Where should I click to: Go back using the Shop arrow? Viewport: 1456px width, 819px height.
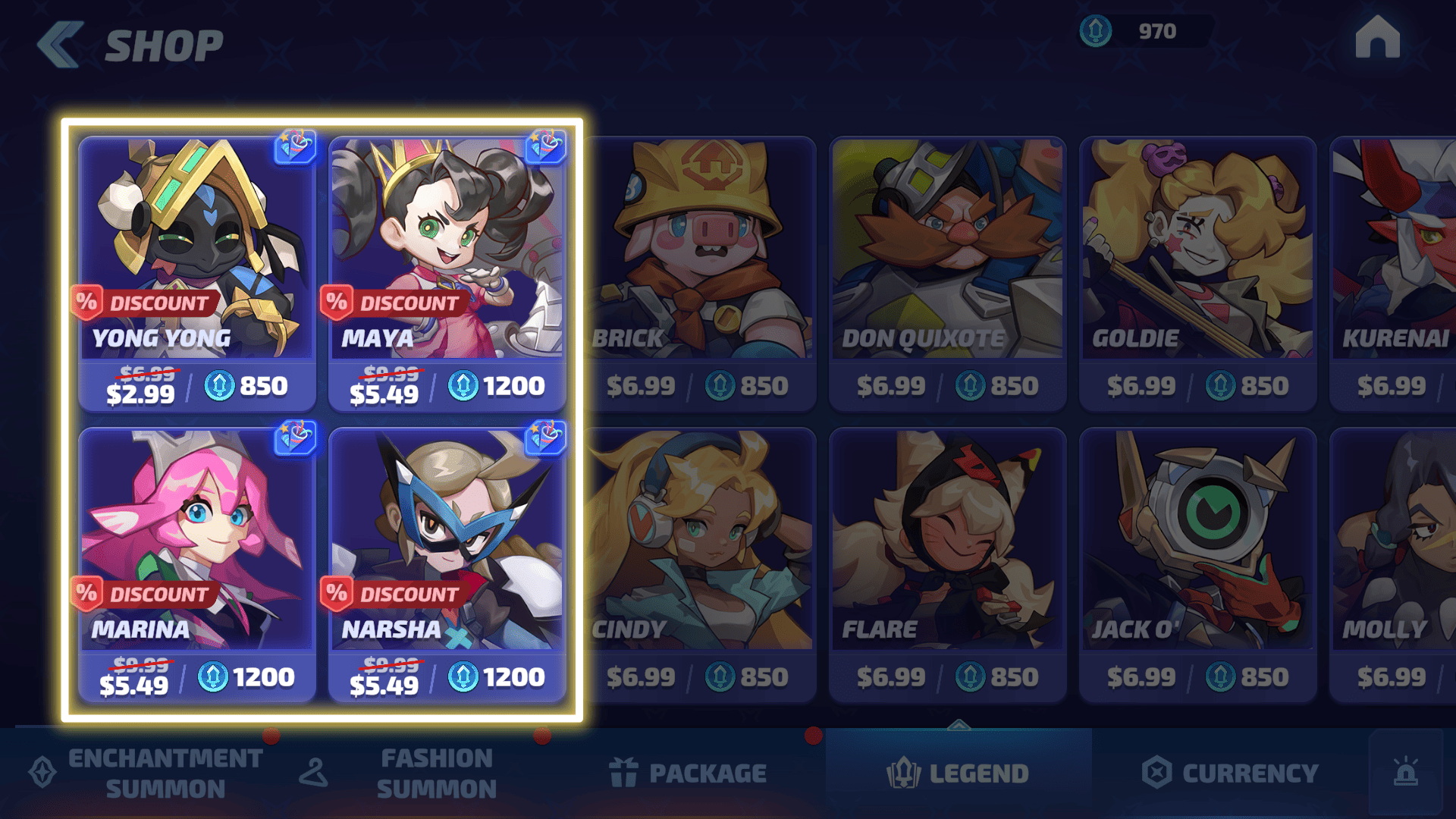coord(60,45)
